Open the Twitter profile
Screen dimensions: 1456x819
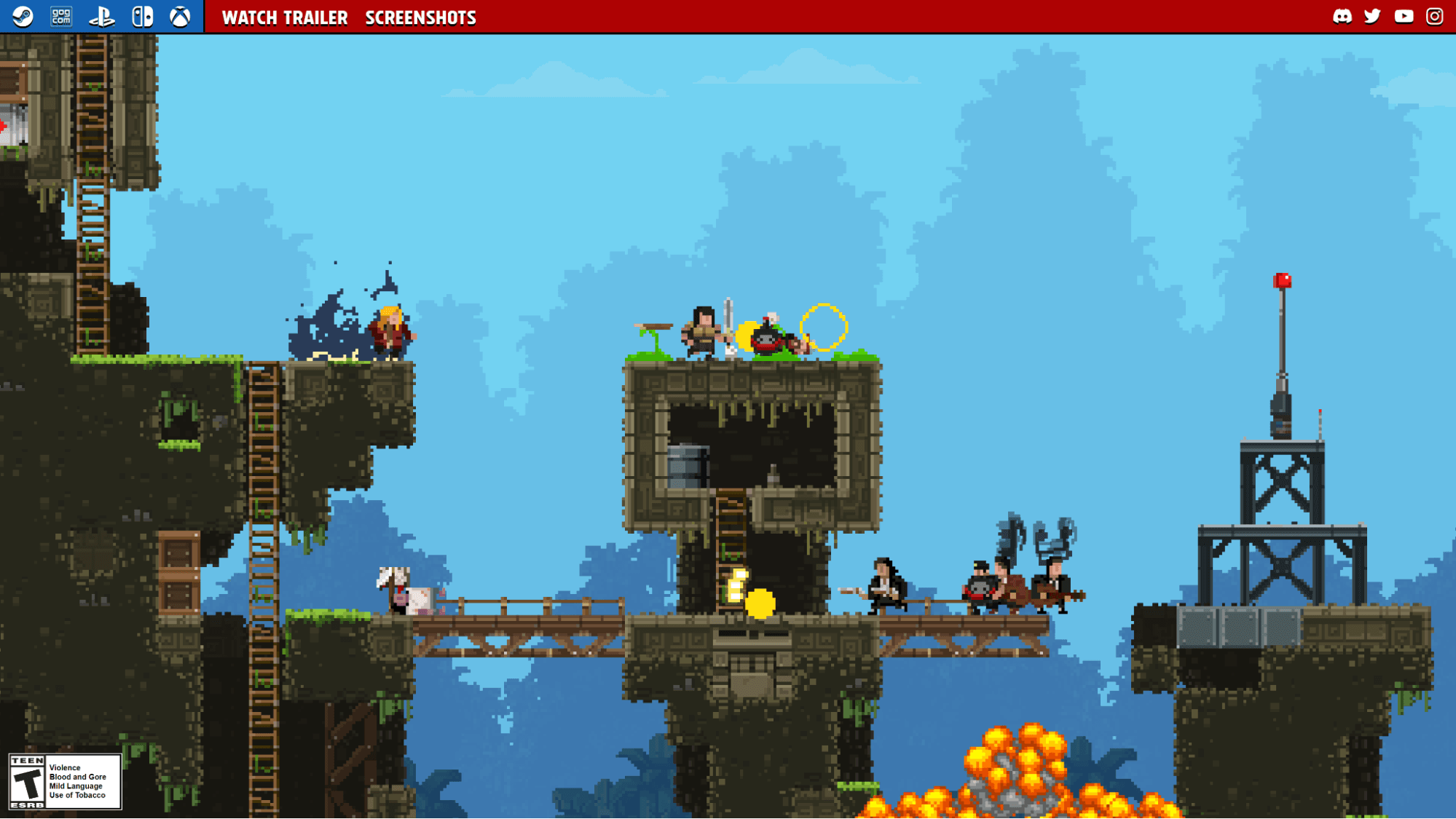pos(1373,16)
